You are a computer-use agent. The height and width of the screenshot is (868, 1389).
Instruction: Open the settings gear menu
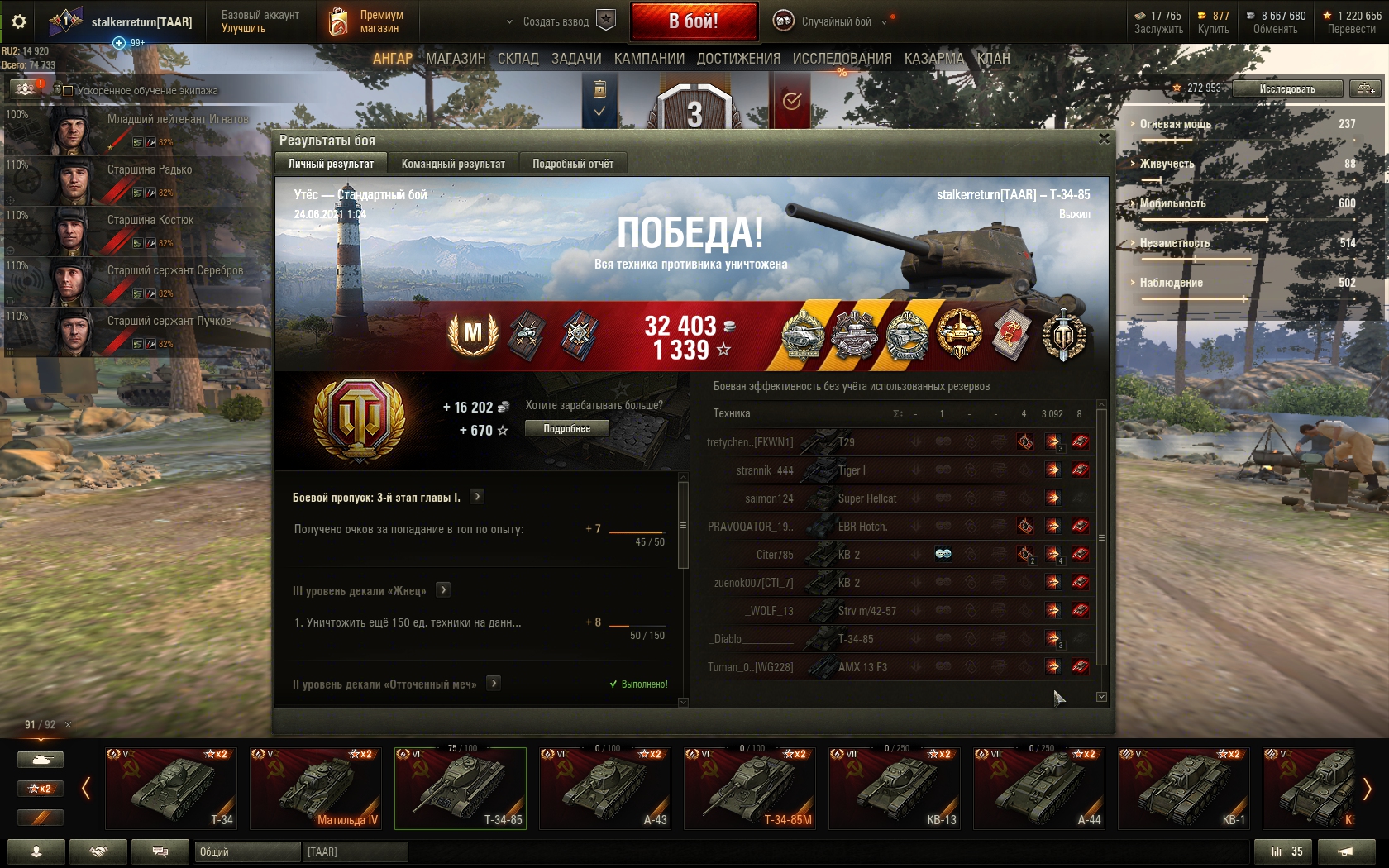click(18, 21)
